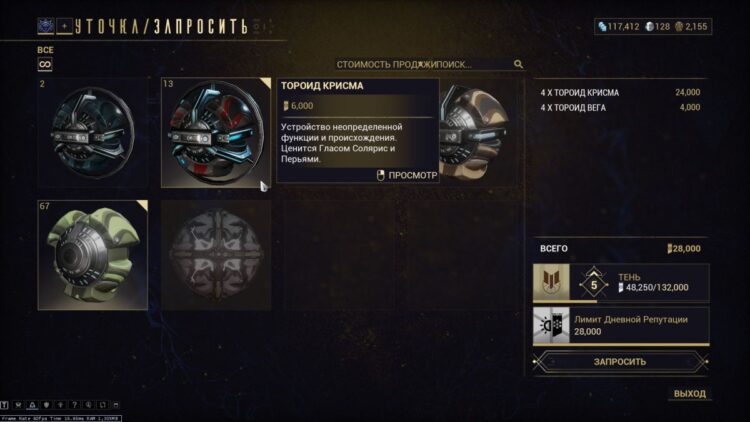This screenshot has width=750, height=422.
Task: Select the Тороид Крисма tile with count 13
Action: 216,133
